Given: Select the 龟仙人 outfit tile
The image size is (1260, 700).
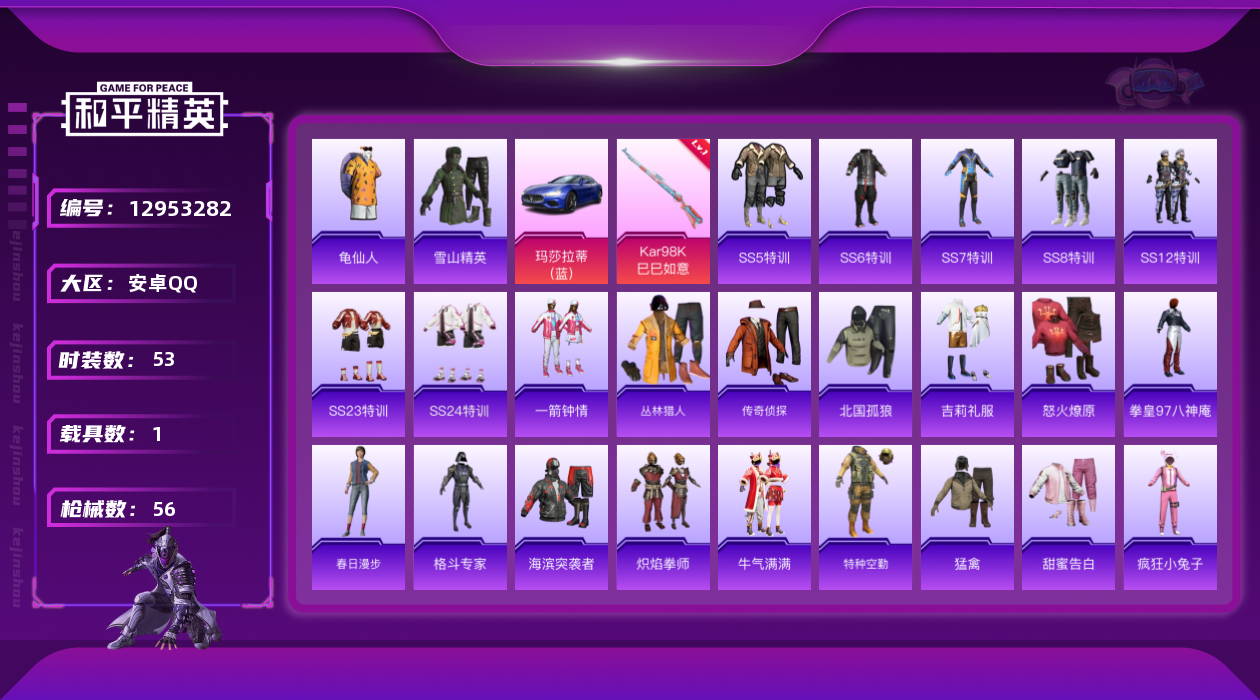Looking at the screenshot, I should [358, 211].
